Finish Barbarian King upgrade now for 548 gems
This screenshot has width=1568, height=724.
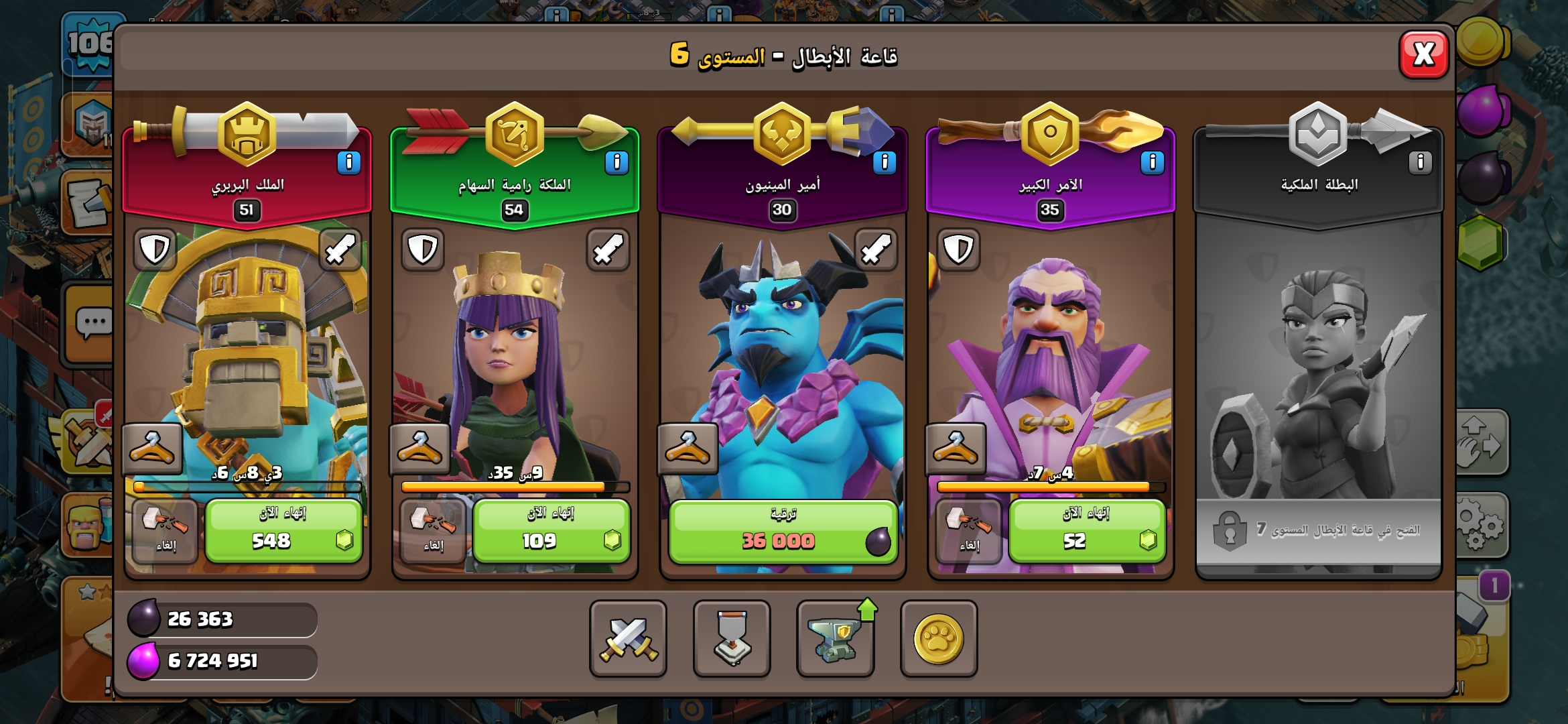pyautogui.click(x=283, y=531)
